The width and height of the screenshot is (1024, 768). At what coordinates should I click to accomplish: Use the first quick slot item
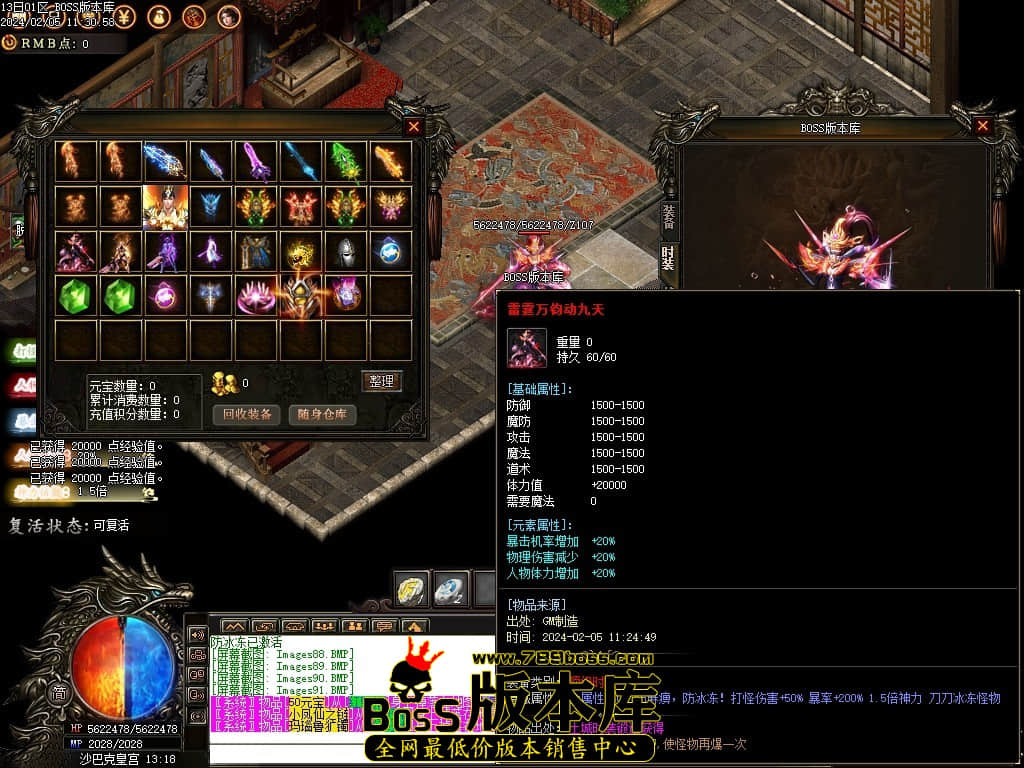tap(412, 590)
